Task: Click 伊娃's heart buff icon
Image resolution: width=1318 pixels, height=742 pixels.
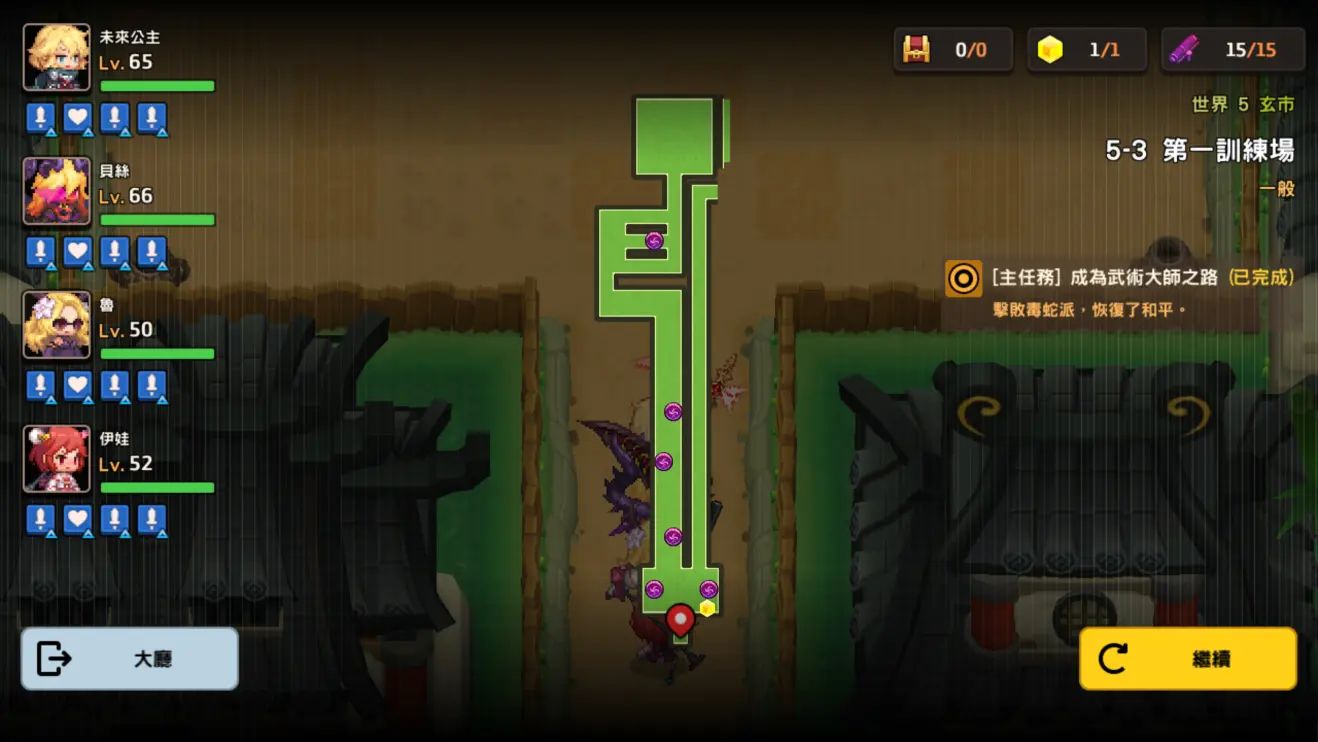Action: (x=77, y=520)
